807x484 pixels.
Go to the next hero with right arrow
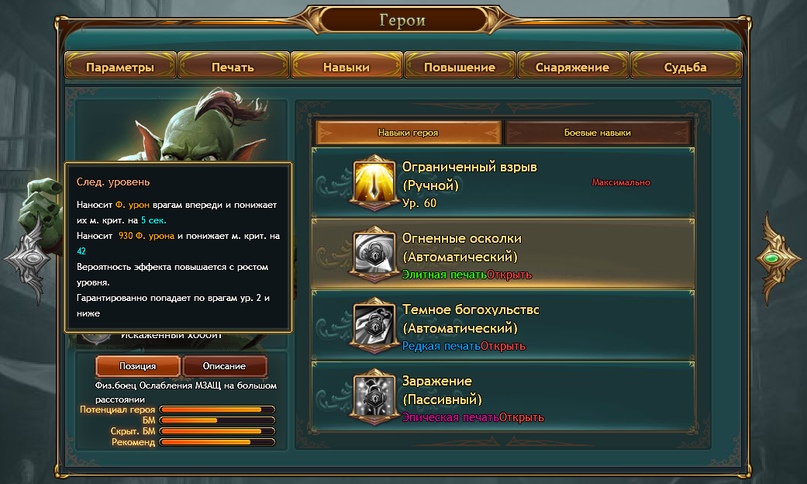pyautogui.click(x=775, y=258)
